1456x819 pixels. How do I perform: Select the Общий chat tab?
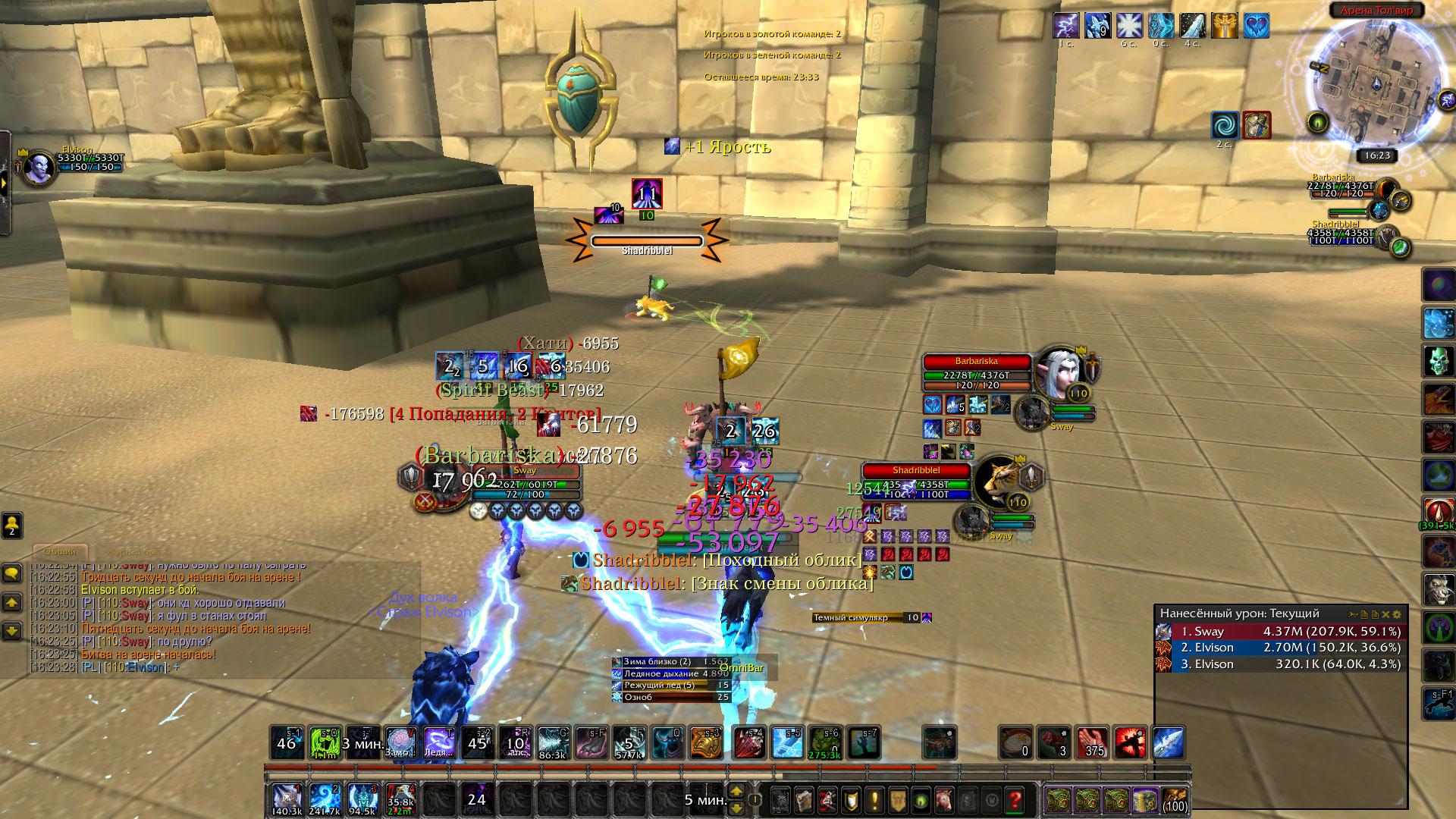tap(60, 552)
